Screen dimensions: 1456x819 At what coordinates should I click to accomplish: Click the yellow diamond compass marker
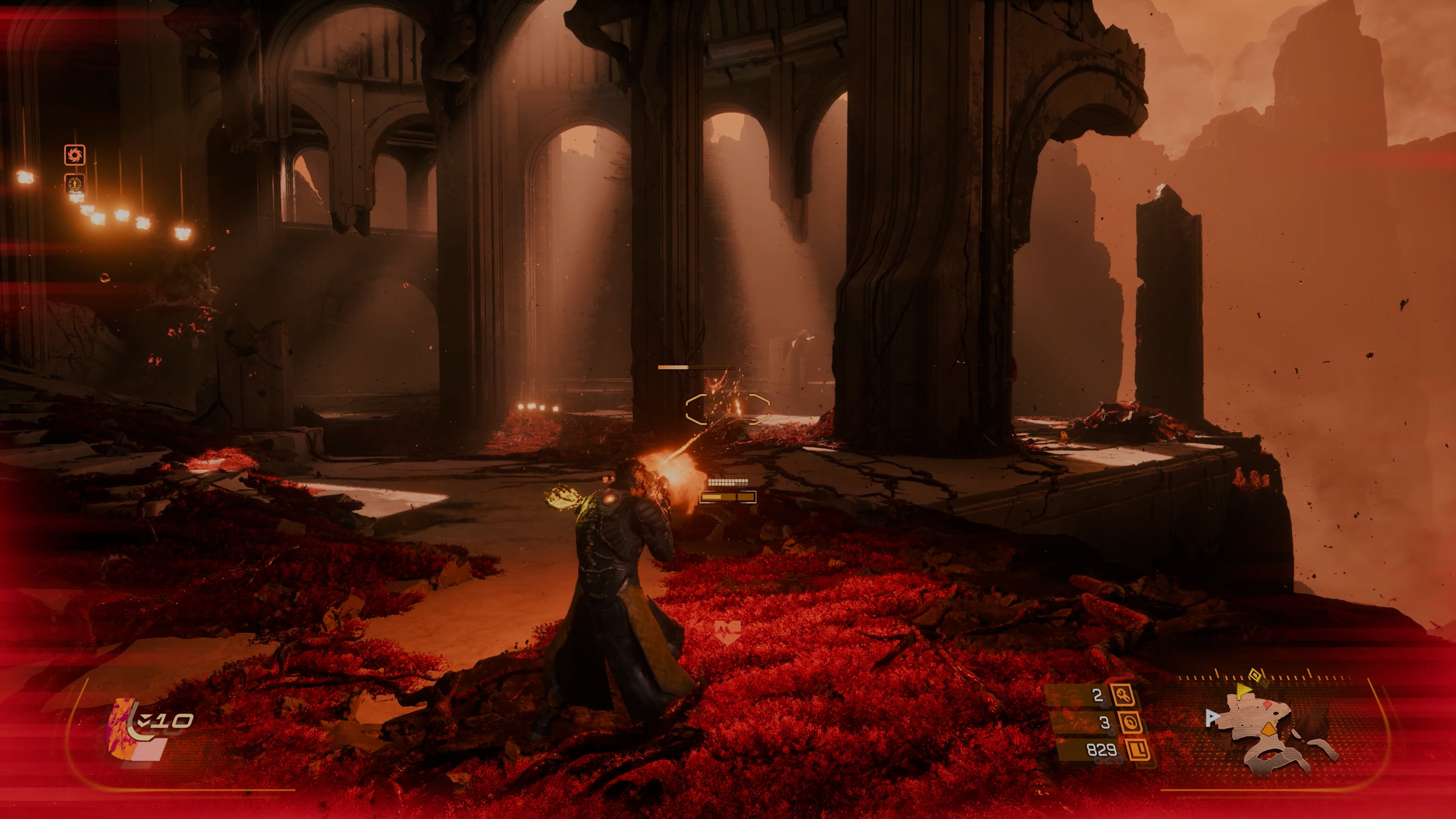click(1255, 675)
